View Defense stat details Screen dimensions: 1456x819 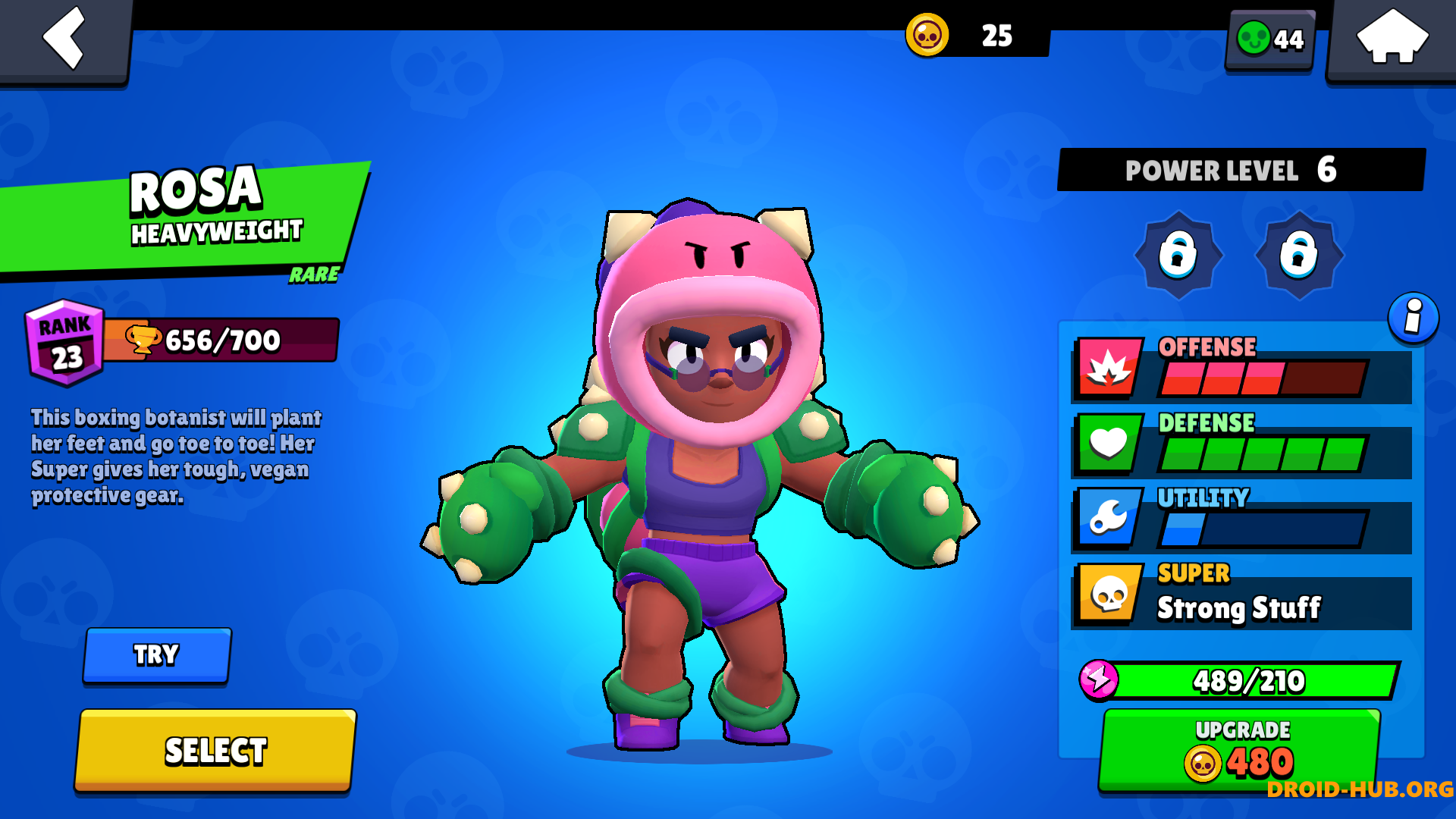tap(1241, 445)
